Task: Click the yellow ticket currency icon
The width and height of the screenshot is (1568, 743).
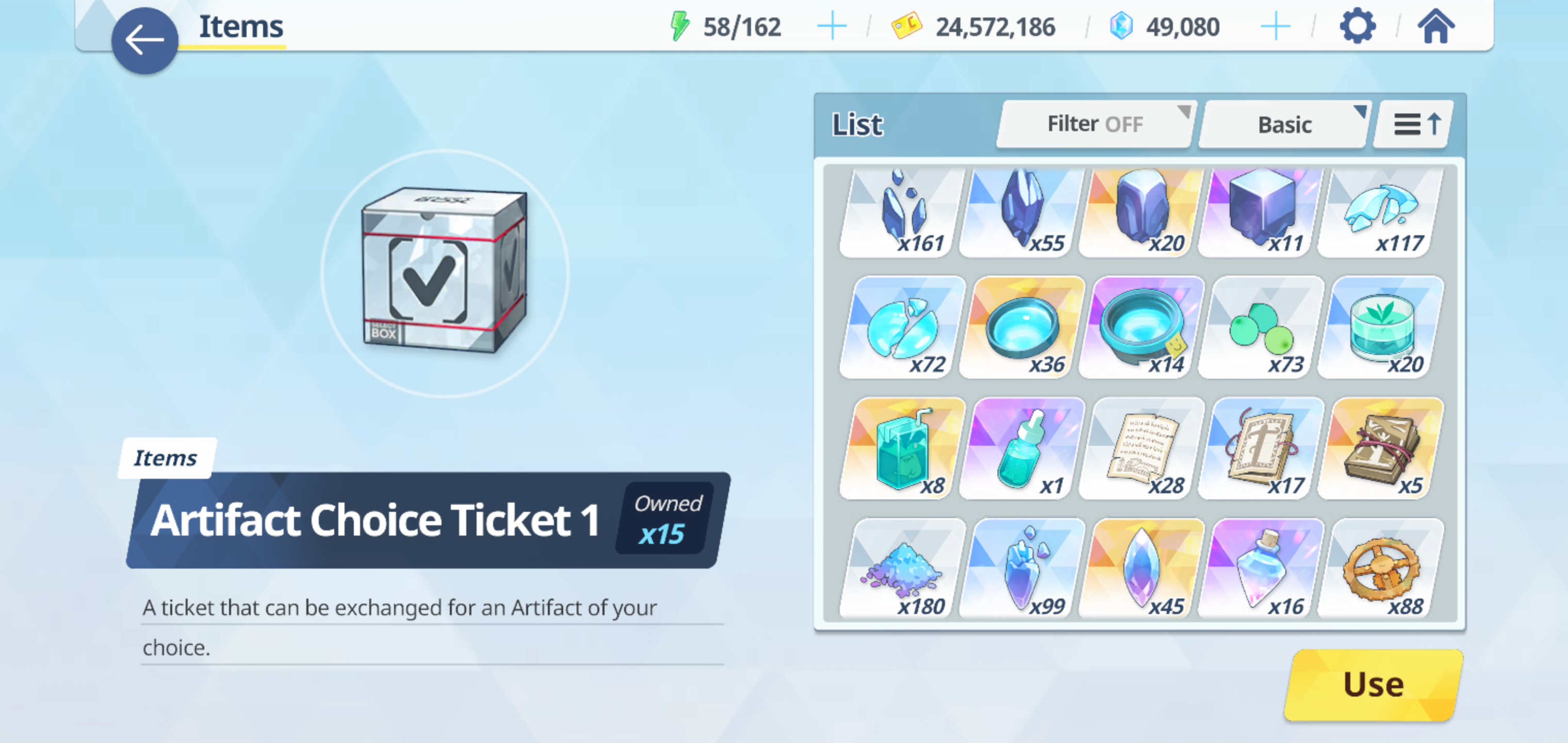Action: [907, 26]
